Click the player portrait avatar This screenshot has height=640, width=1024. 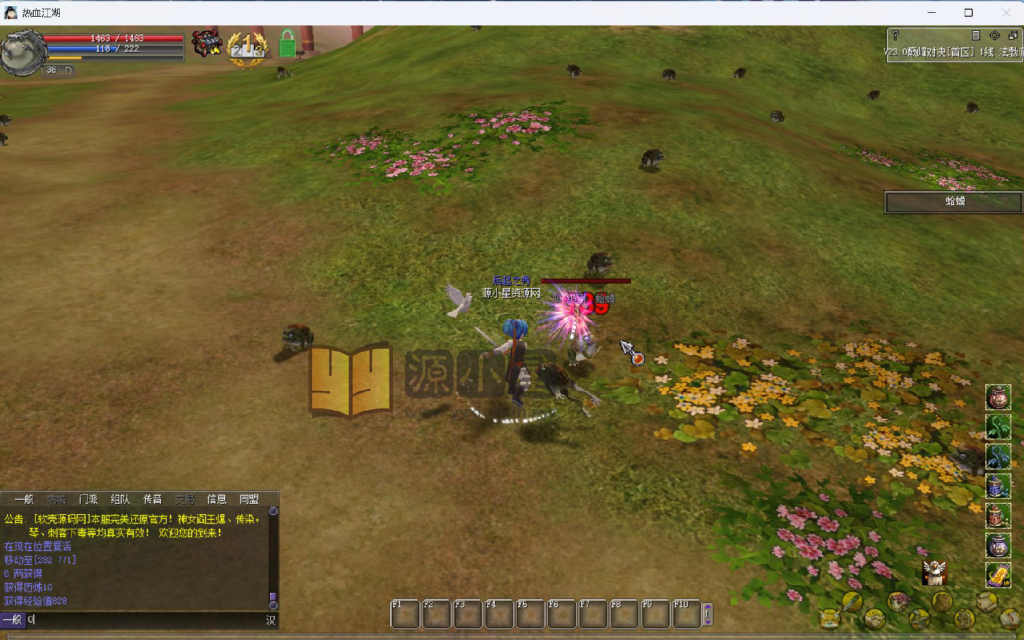pos(23,52)
